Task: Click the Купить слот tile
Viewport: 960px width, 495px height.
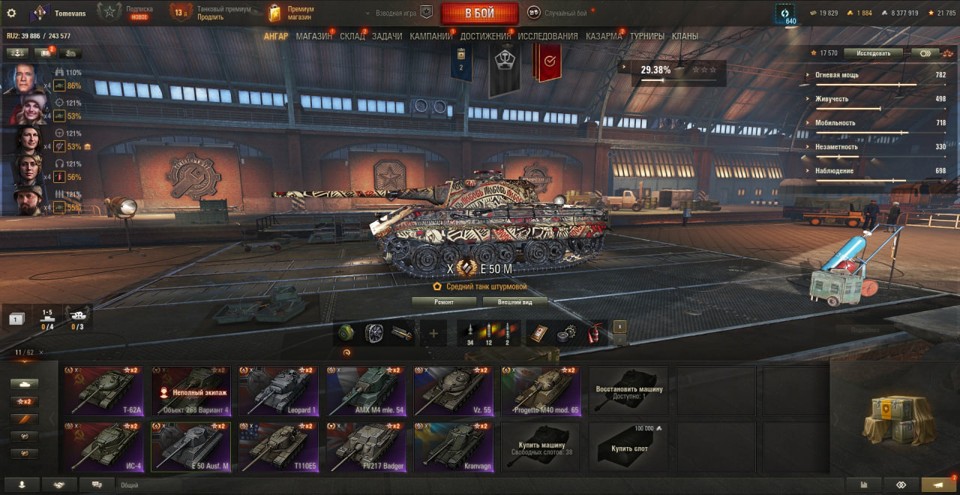Action: tap(628, 445)
